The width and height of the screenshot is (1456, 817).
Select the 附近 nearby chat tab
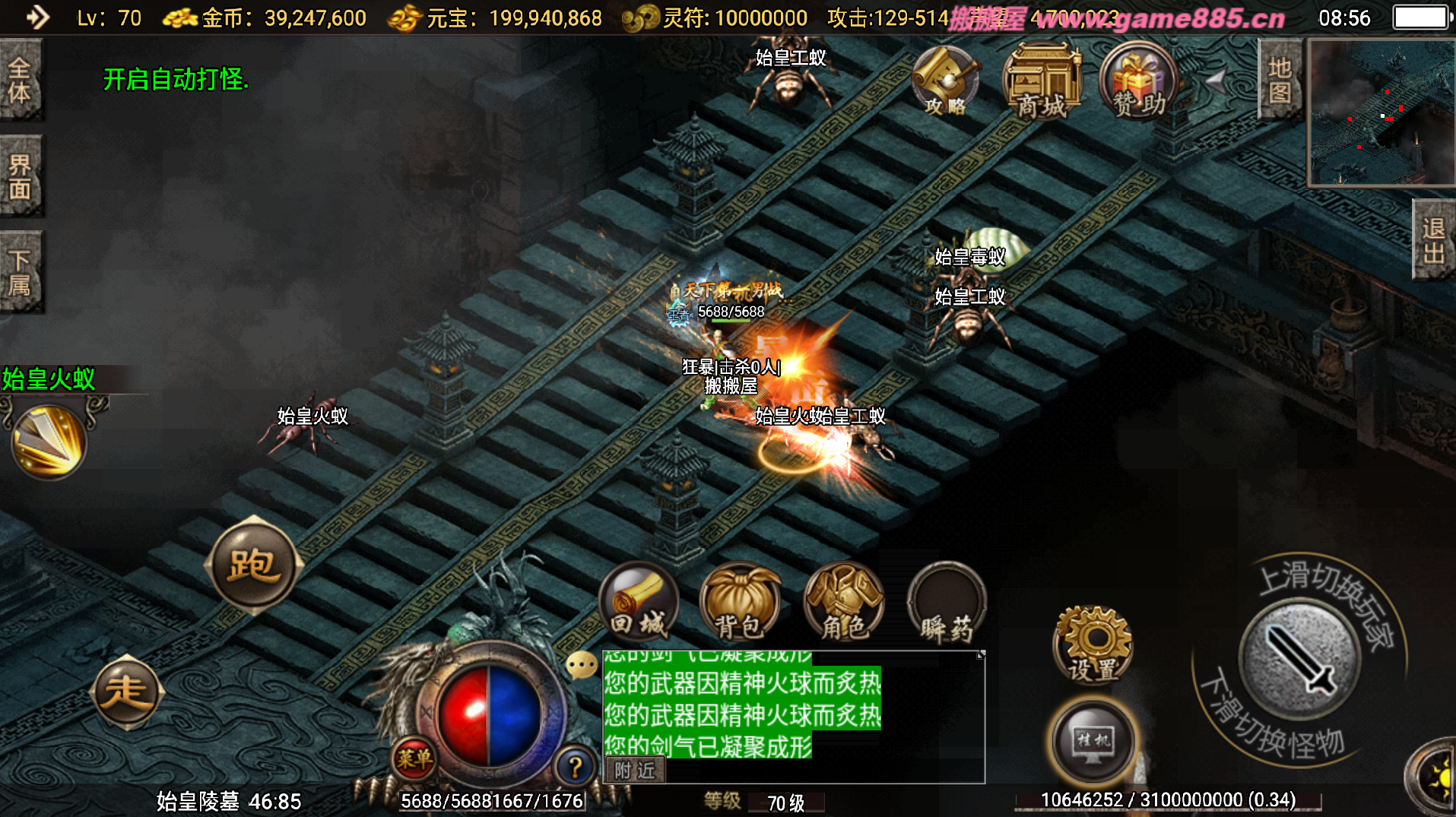click(635, 771)
